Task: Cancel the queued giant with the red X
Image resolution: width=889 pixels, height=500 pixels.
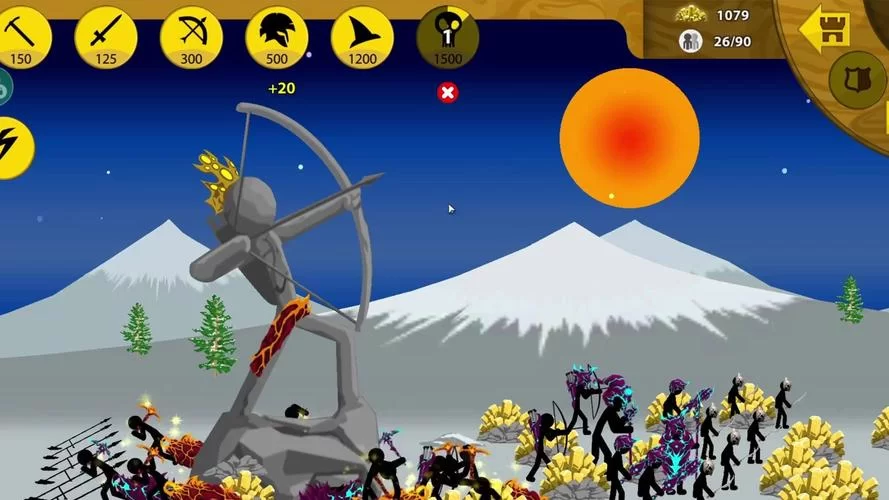Action: click(448, 93)
